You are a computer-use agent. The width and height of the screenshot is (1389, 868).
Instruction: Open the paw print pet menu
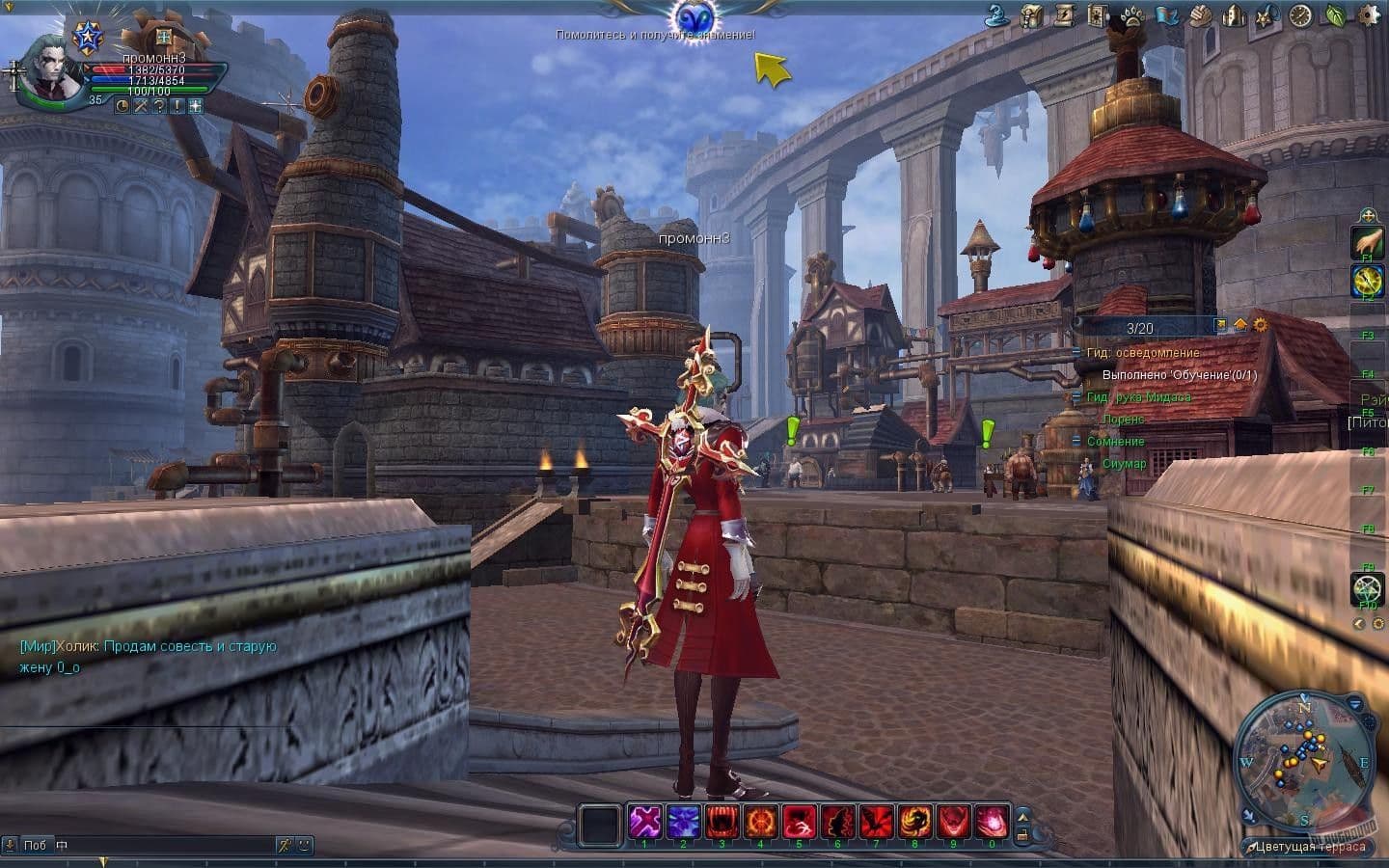pos(1132,15)
